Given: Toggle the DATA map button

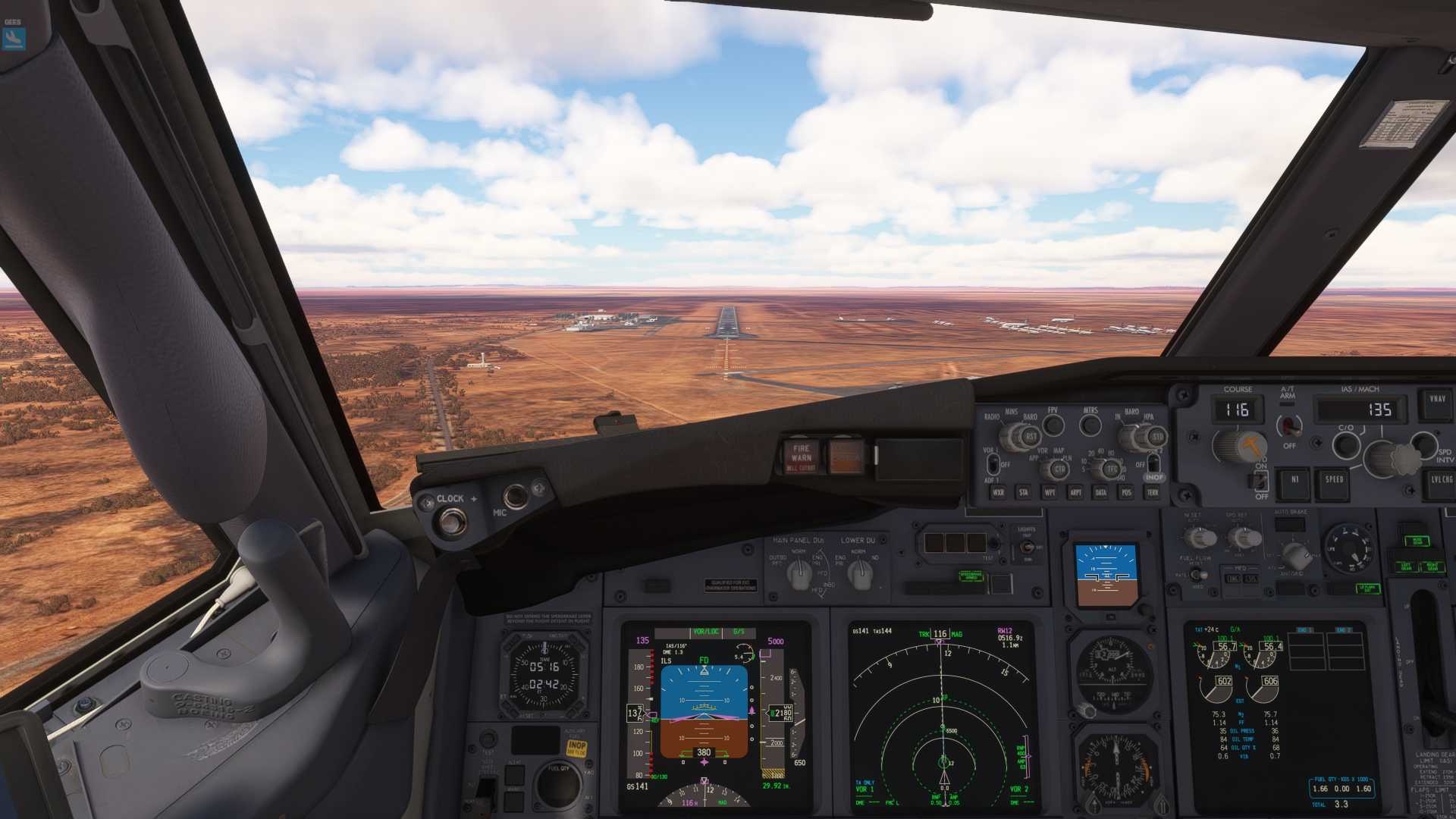Looking at the screenshot, I should tap(1100, 492).
